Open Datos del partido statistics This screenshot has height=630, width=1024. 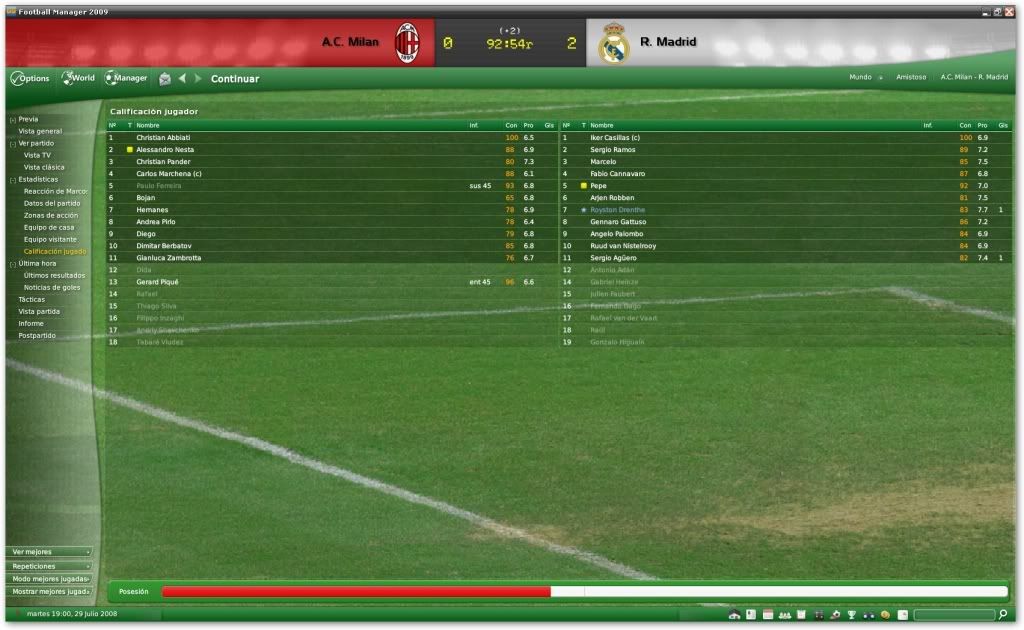pyautogui.click(x=52, y=203)
